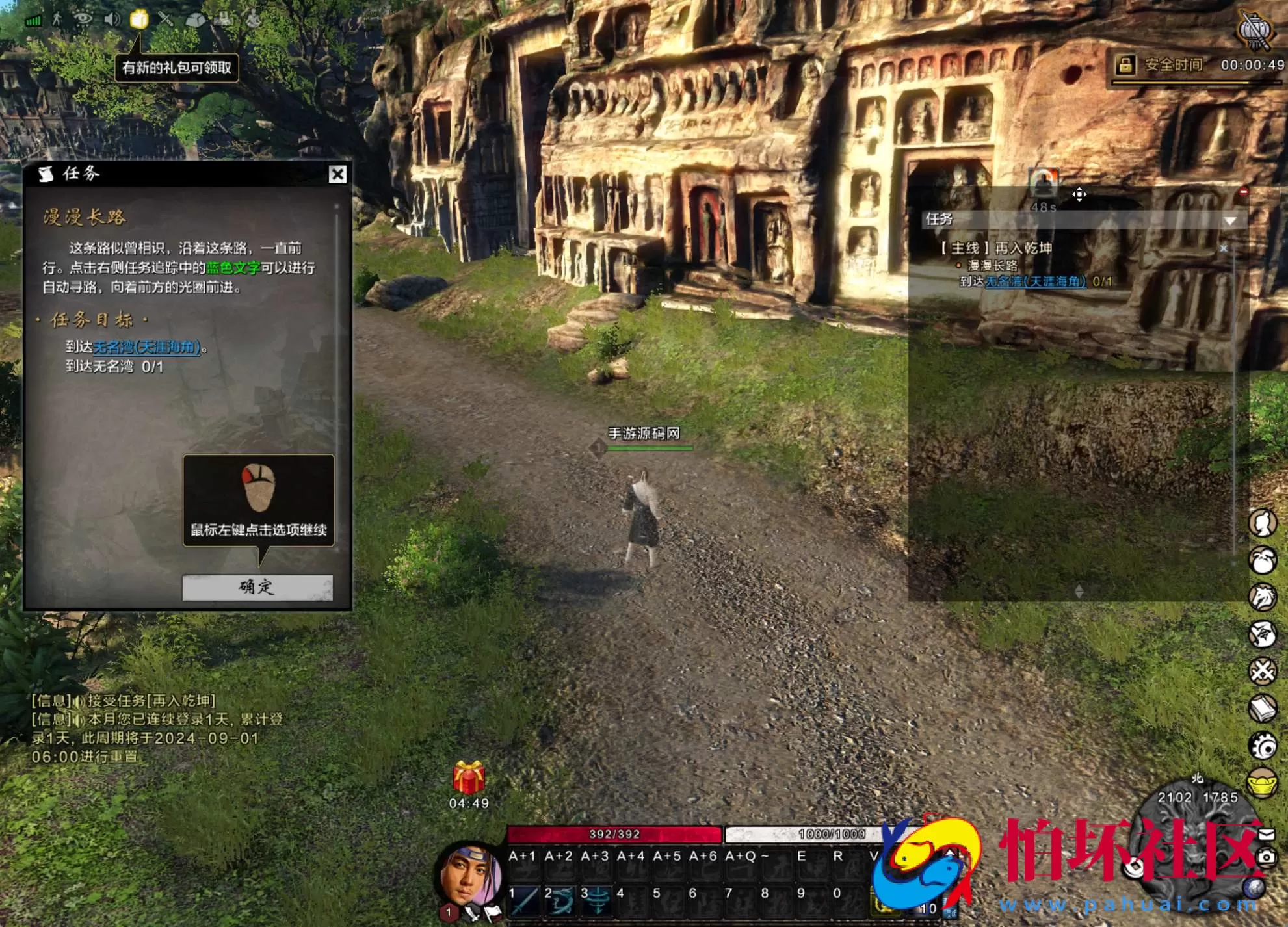Open the gold ingot shop icon

(1263, 783)
